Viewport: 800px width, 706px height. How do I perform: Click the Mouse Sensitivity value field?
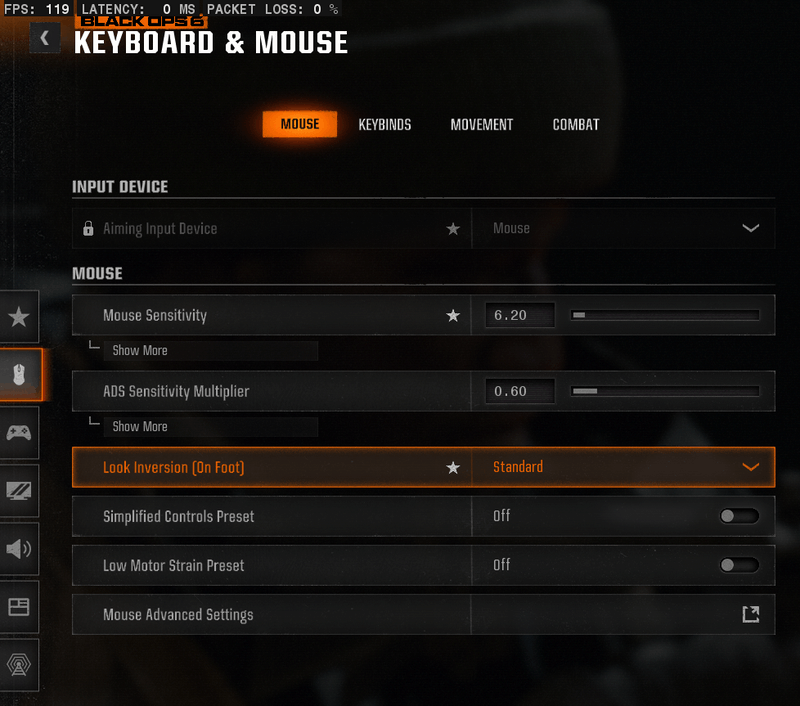519,315
